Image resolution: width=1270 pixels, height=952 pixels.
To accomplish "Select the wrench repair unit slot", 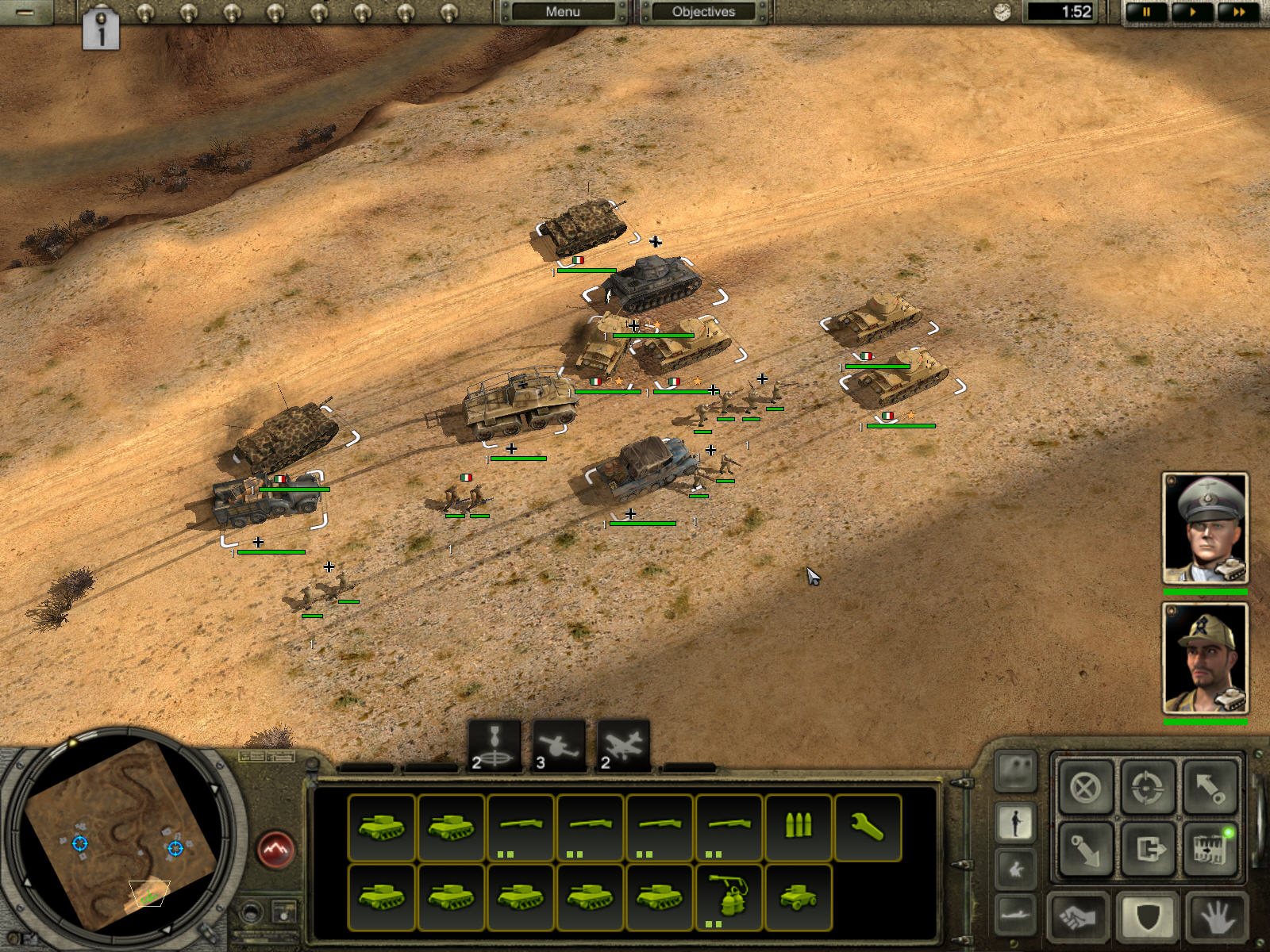I will pyautogui.click(x=868, y=827).
